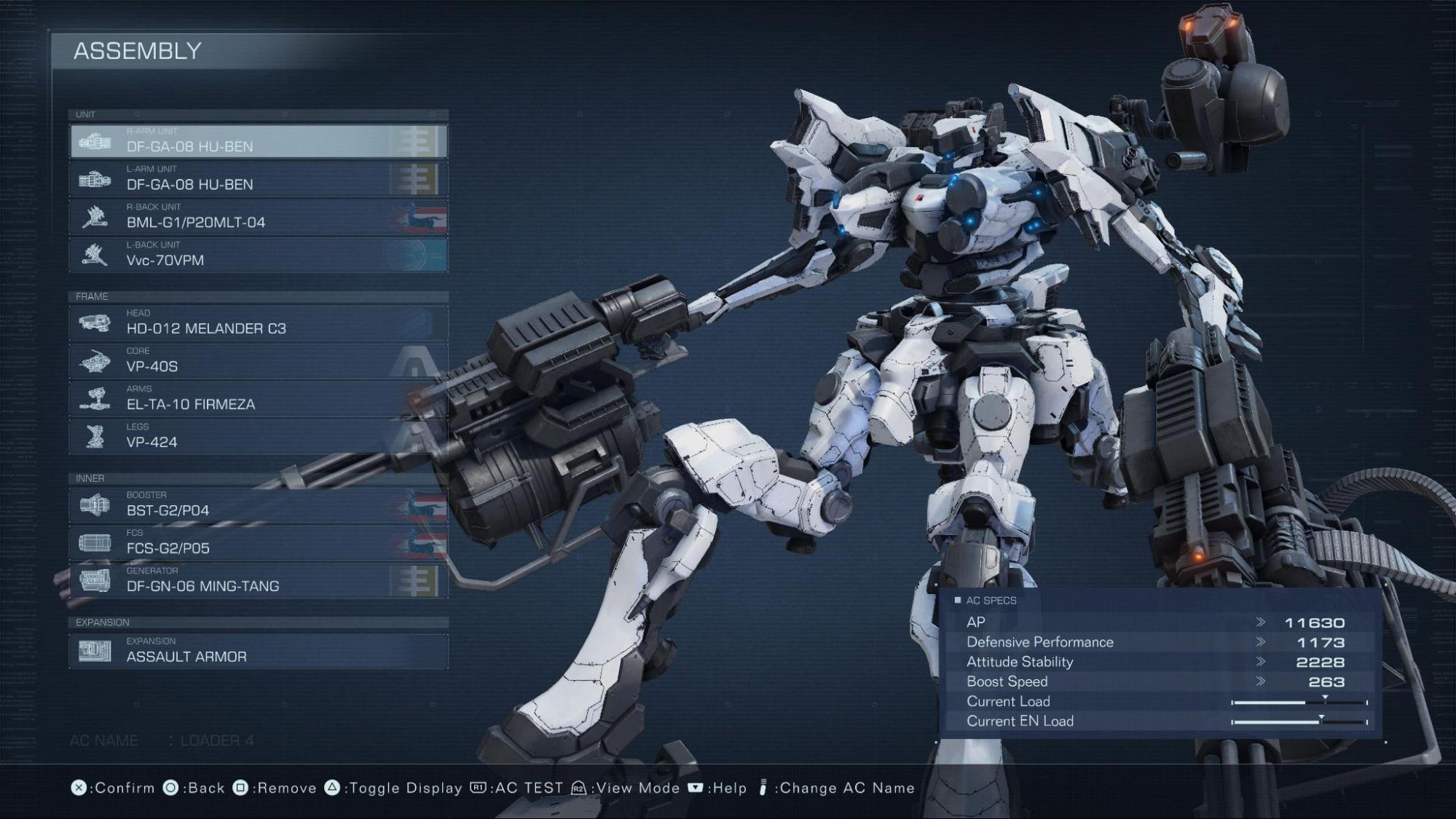
Task: Select the R-ARM UNIT weapon slot
Action: [259, 141]
